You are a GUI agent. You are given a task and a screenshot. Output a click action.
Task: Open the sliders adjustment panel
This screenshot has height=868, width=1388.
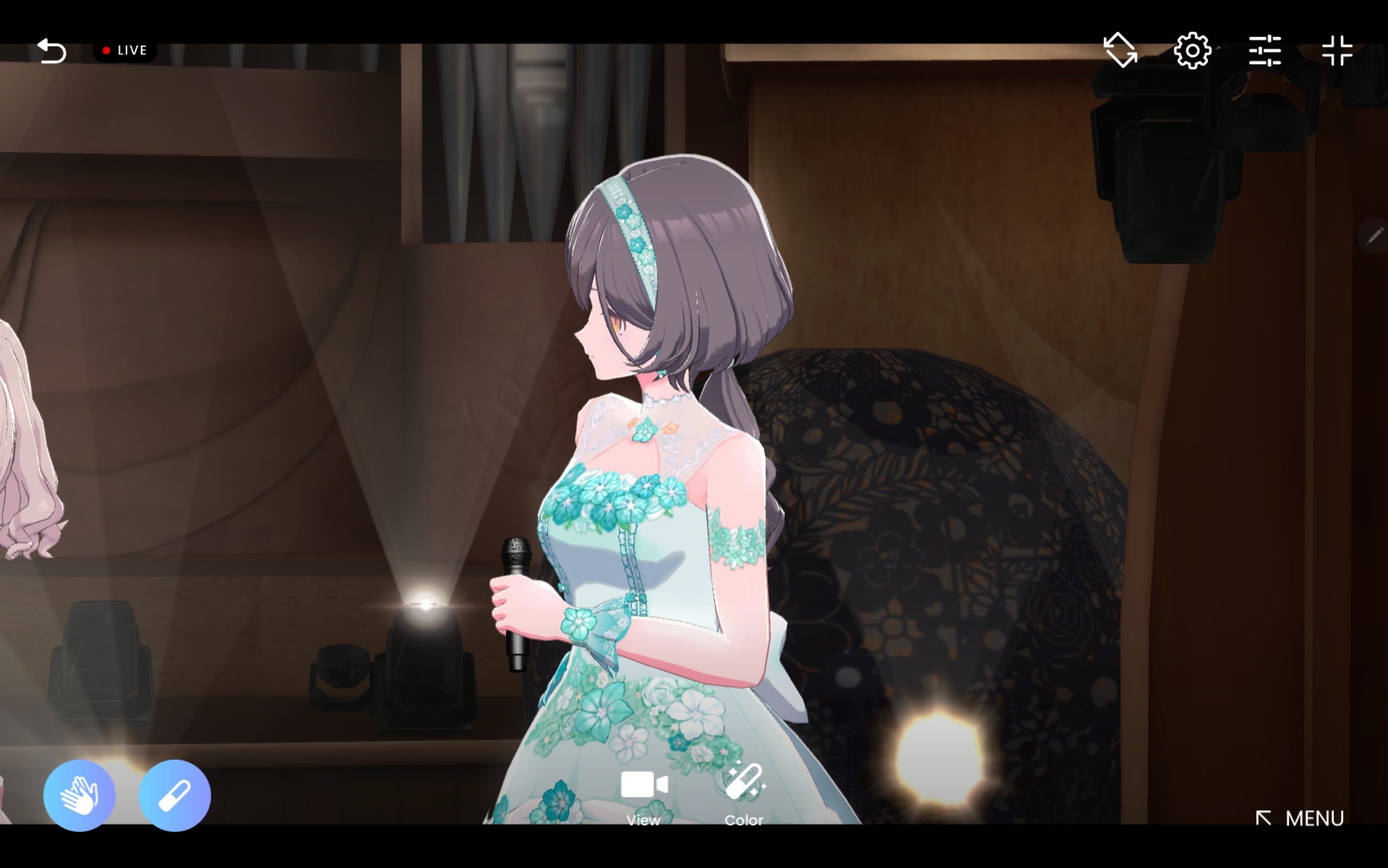click(x=1265, y=51)
